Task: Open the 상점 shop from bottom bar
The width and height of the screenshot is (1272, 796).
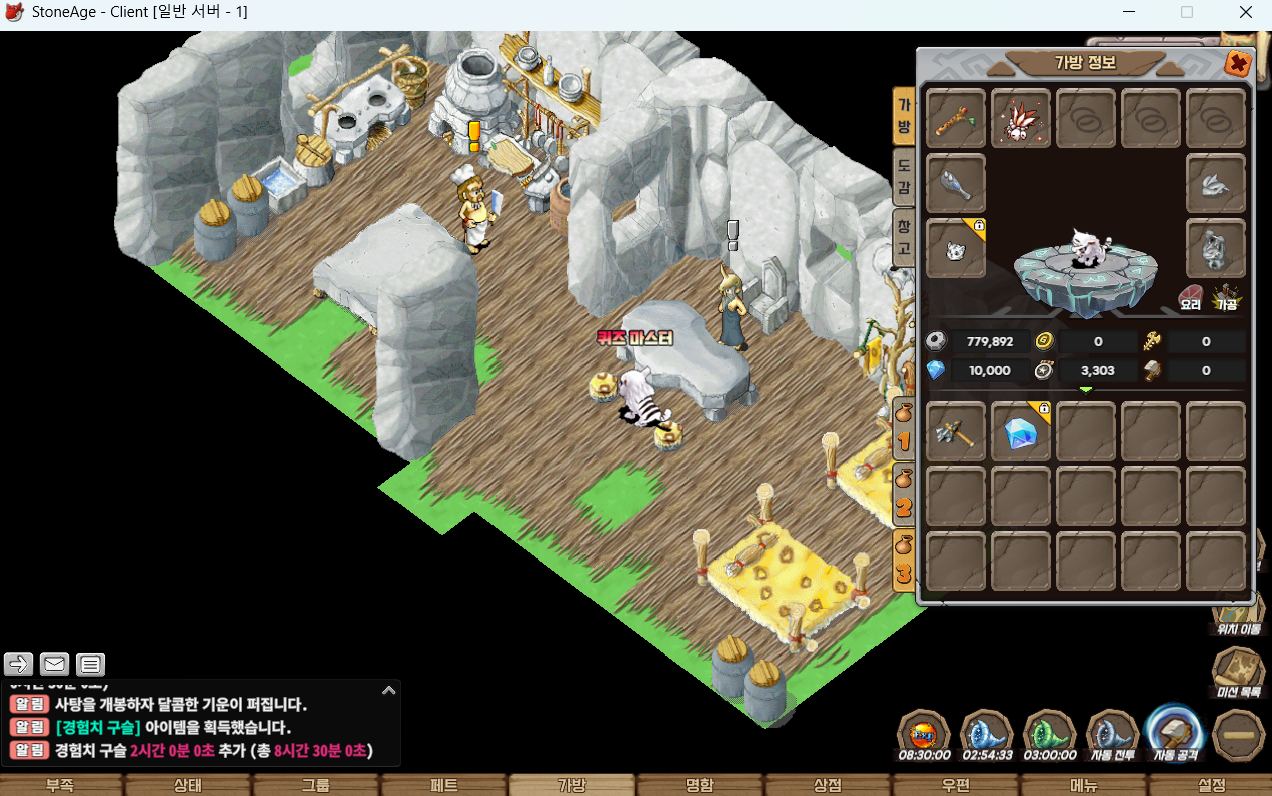Action: [x=828, y=785]
